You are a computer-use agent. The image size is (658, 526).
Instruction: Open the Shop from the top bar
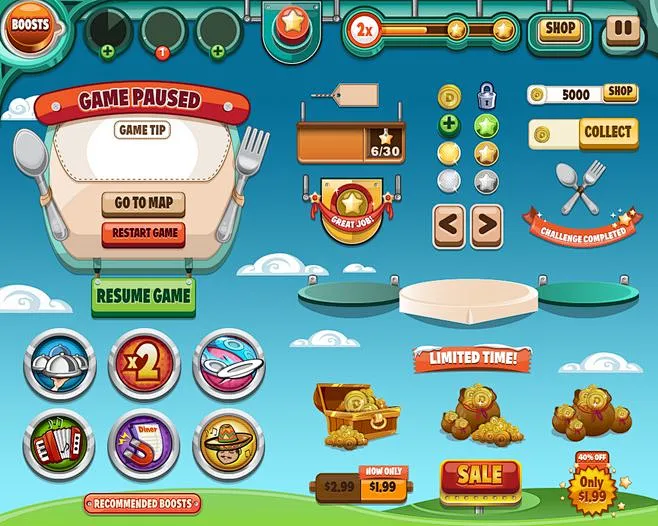[559, 29]
